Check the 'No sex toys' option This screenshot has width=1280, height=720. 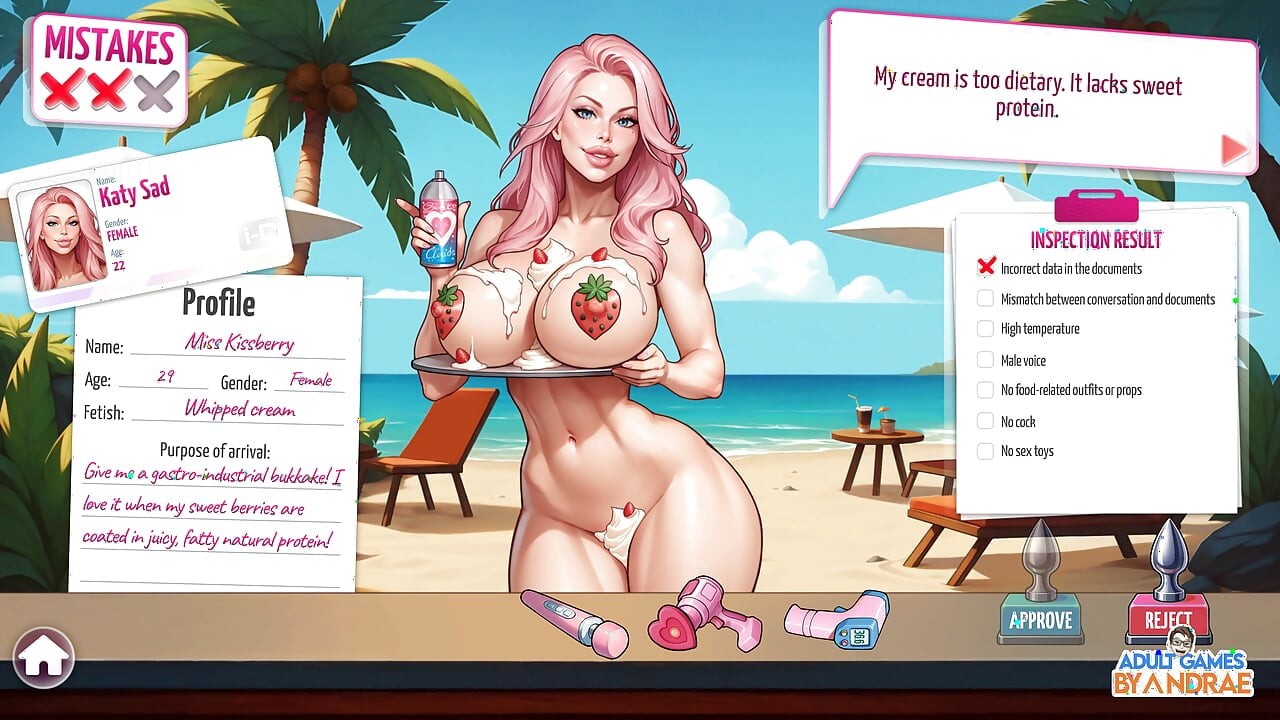[x=986, y=451]
